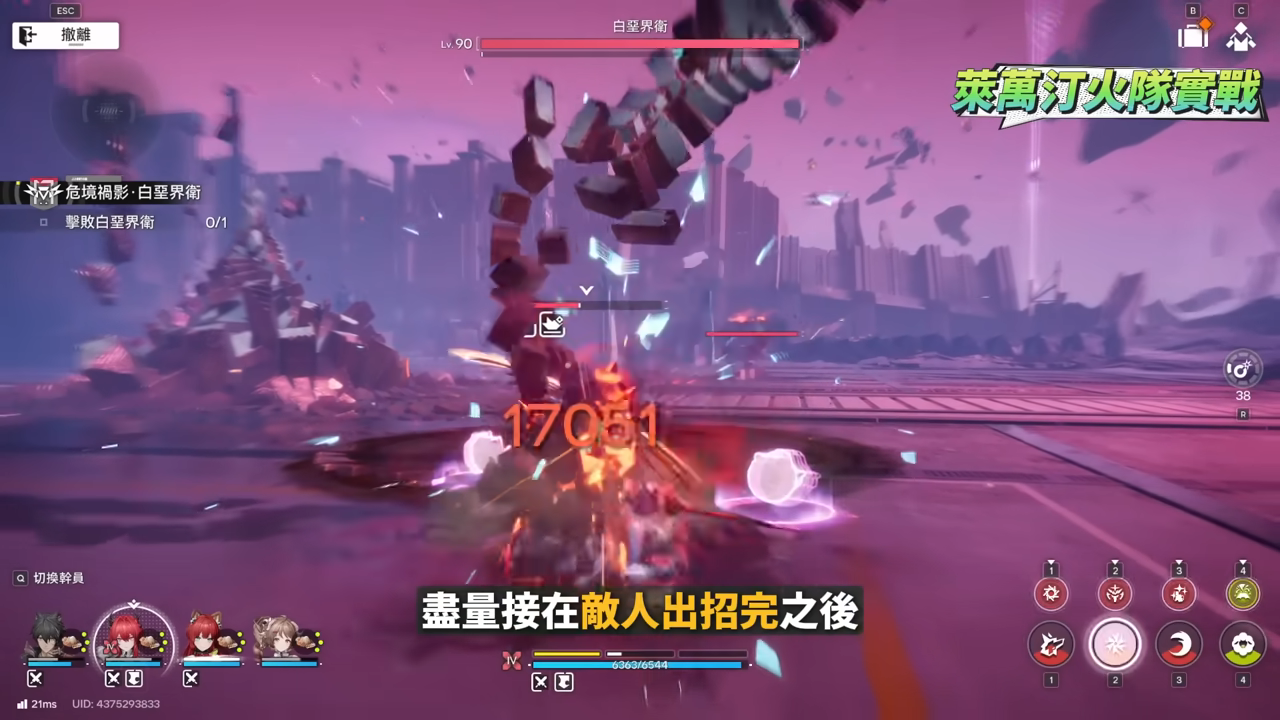Cast the crescent moon skill in slot 3
This screenshot has width=1280, height=720.
coord(1178,644)
